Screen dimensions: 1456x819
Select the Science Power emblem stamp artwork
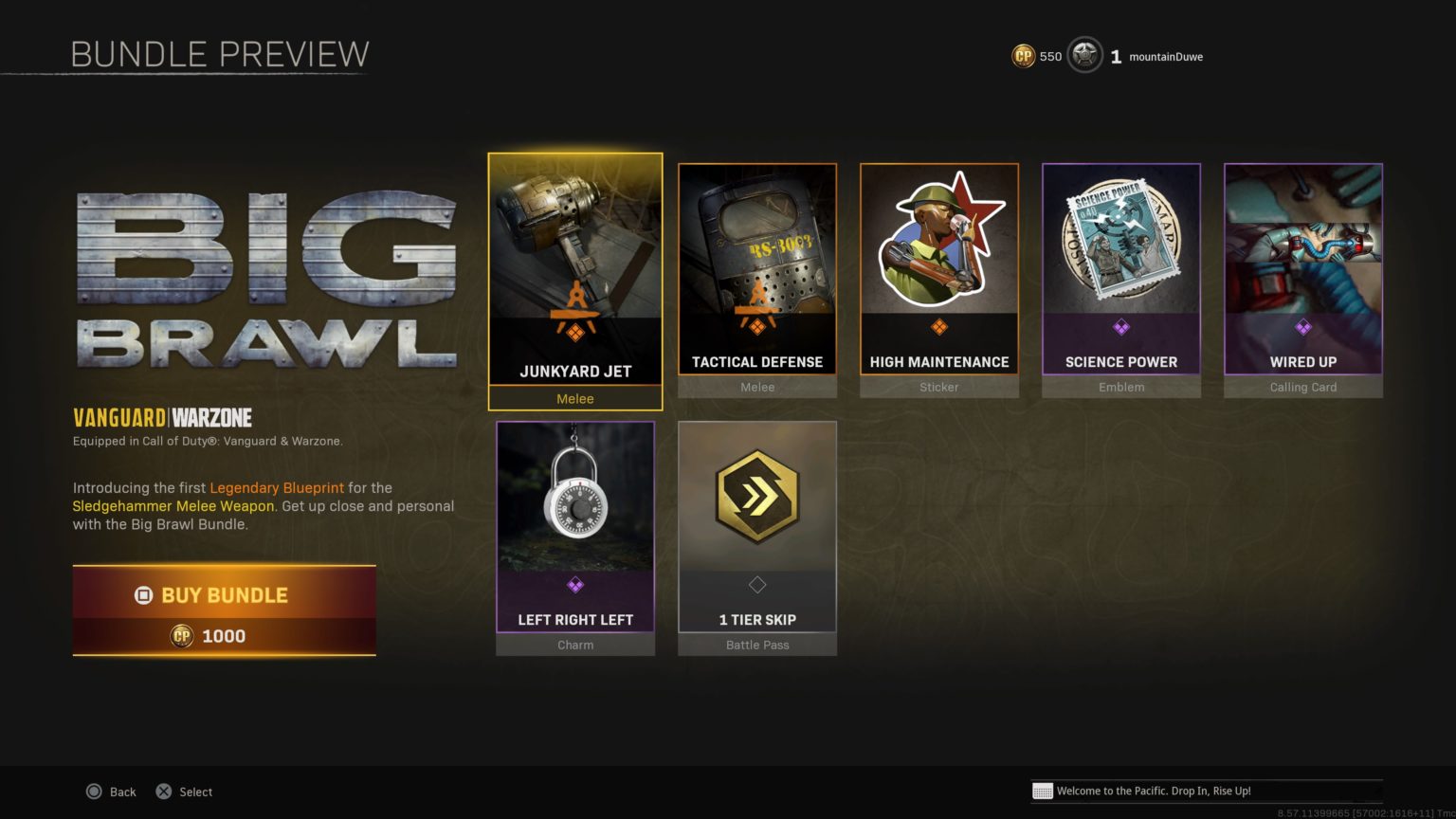(1121, 242)
